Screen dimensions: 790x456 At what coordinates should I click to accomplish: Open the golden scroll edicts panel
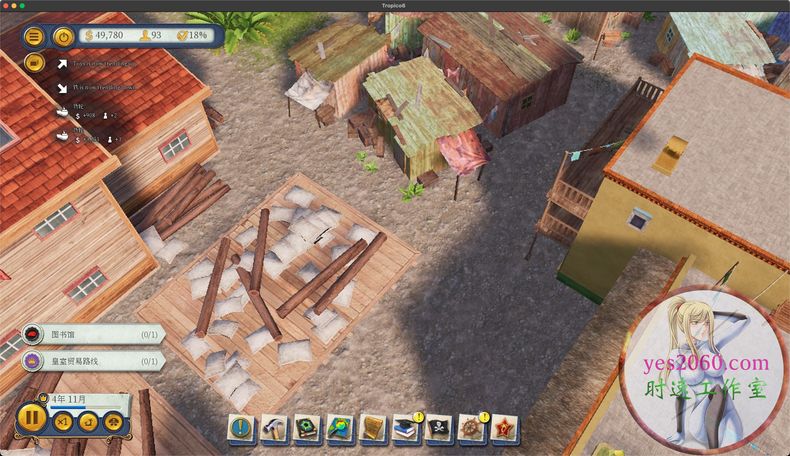tap(374, 429)
